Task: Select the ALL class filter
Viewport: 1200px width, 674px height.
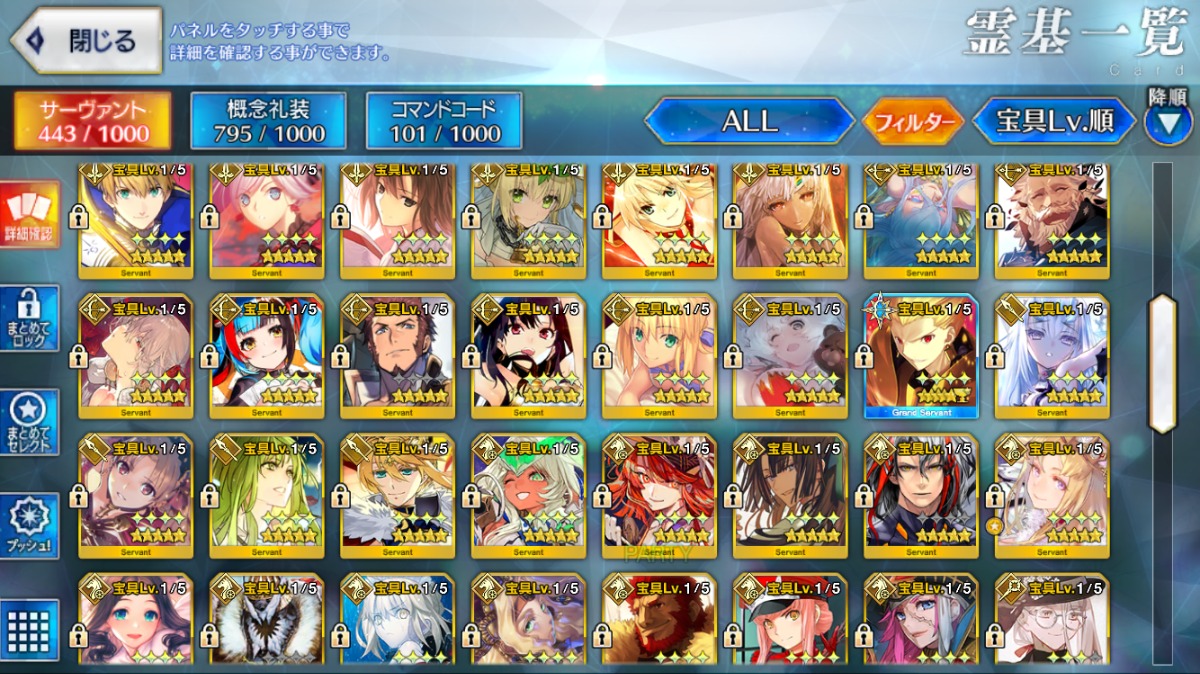Action: pos(750,121)
